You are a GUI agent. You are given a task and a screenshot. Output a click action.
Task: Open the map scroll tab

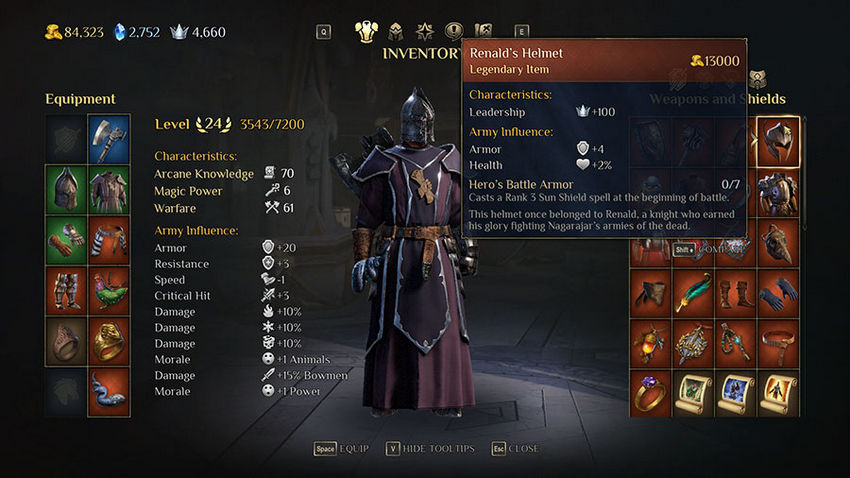click(484, 31)
